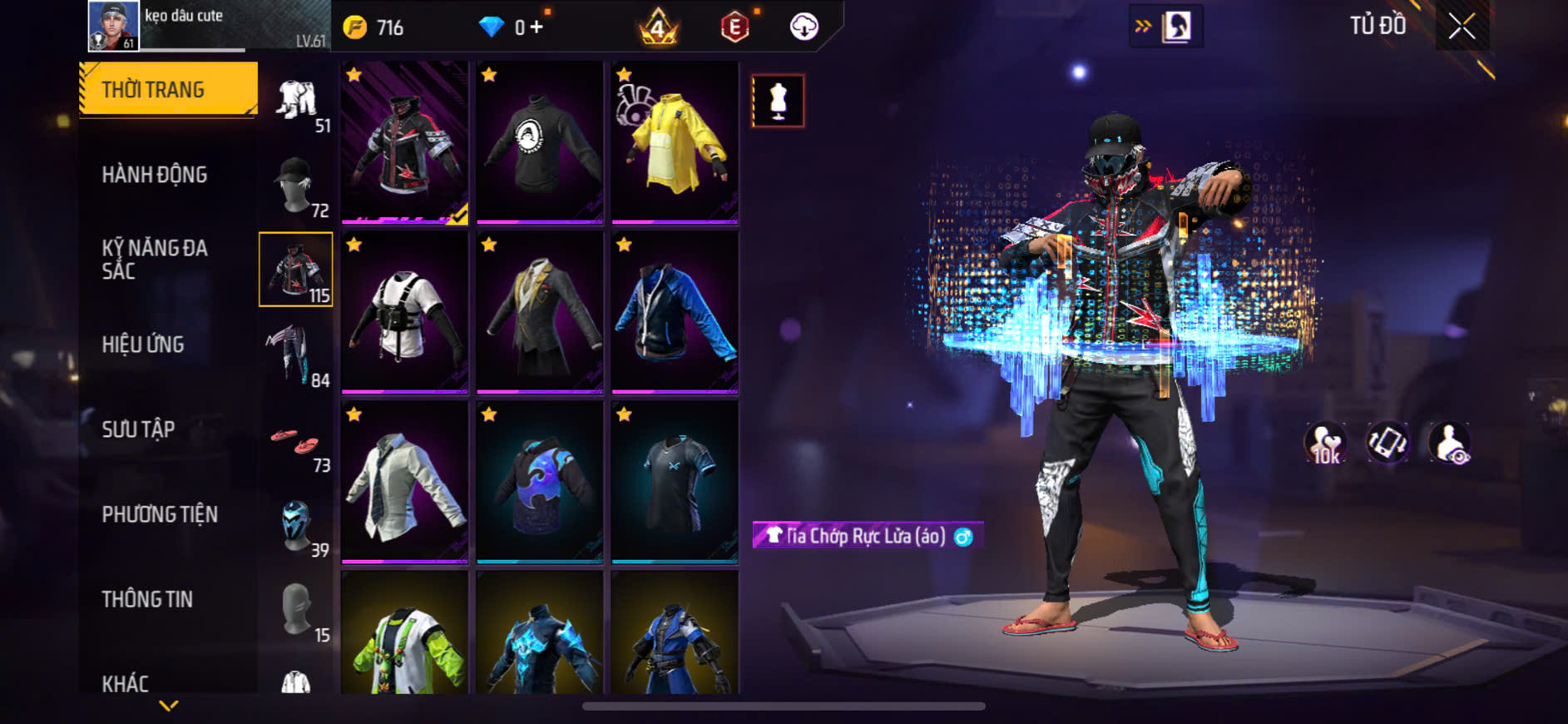Viewport: 1568px width, 724px height.
Task: Add diamonds with the plus button
Action: [537, 27]
